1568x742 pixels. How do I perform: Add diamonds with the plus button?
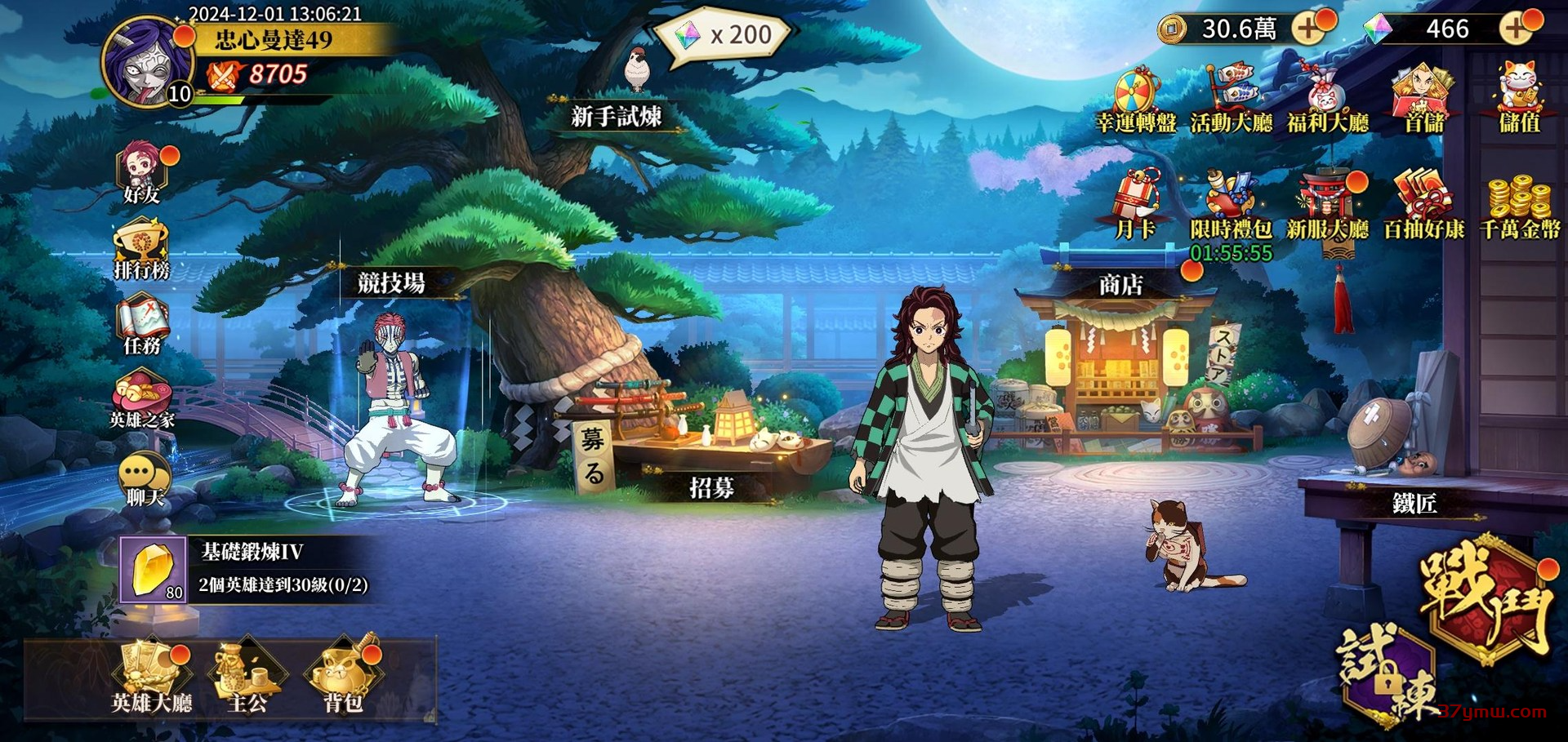pyautogui.click(x=1516, y=29)
